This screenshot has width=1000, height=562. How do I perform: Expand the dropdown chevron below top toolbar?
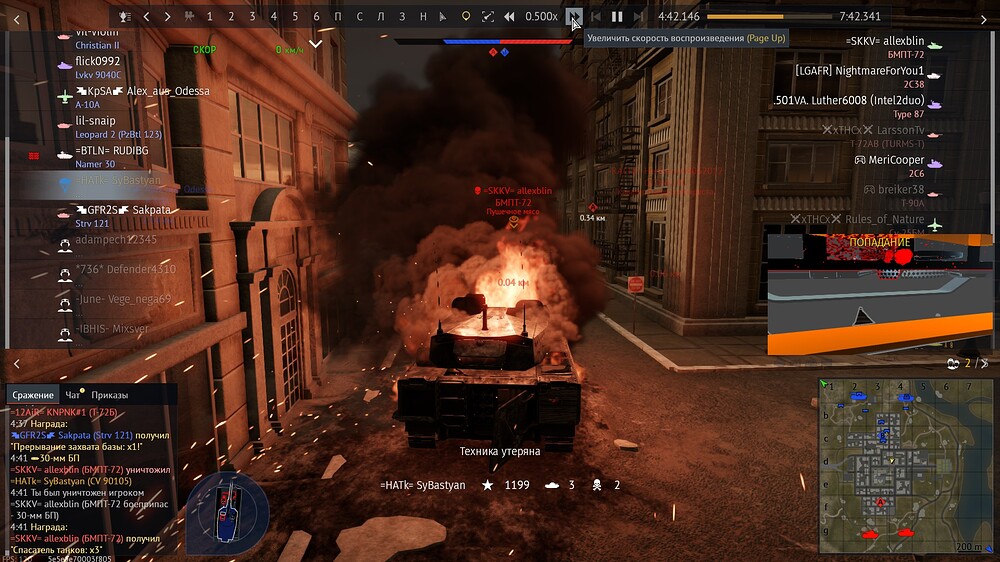tap(316, 44)
